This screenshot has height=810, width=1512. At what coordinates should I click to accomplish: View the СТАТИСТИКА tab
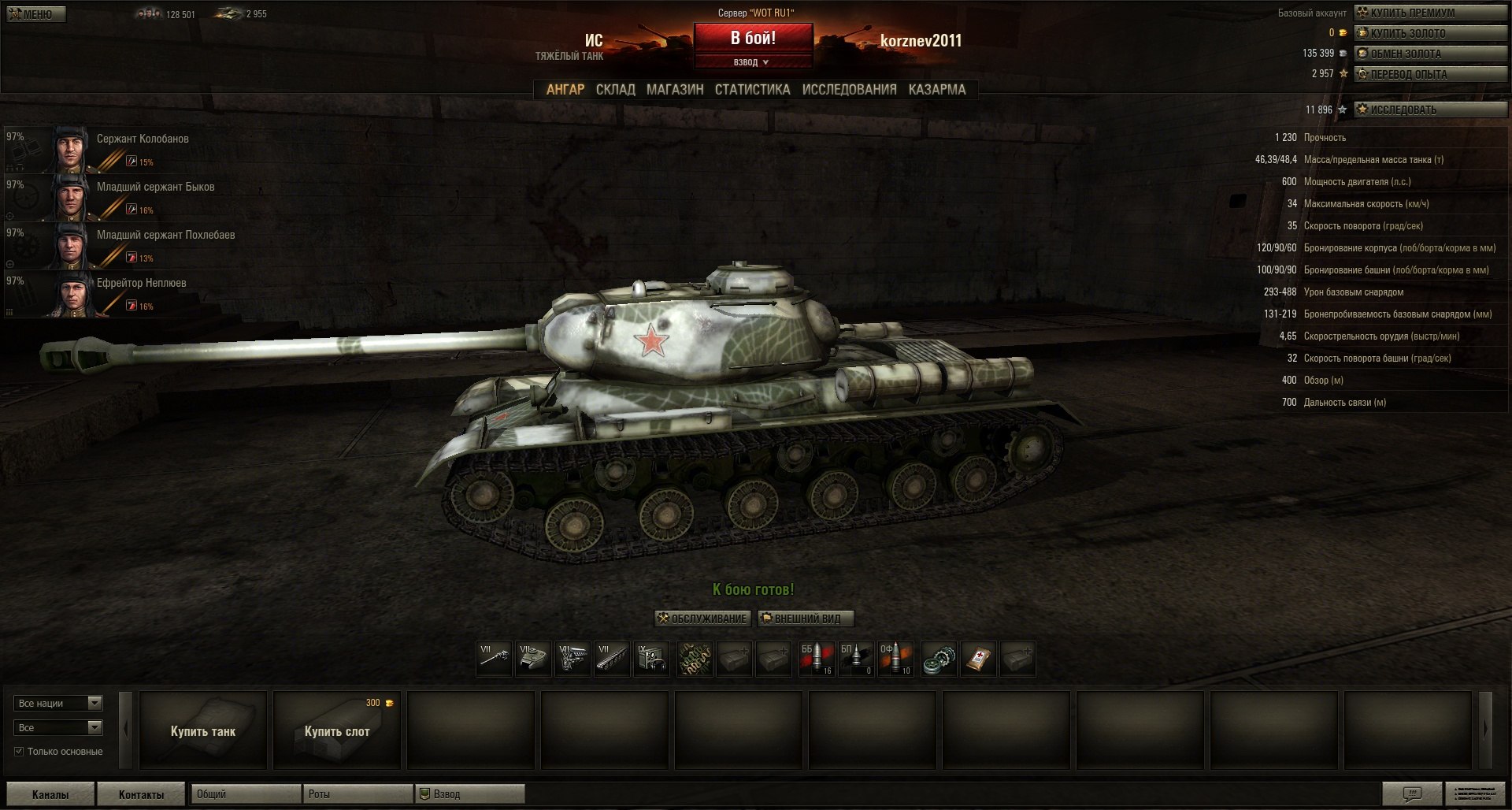coord(752,90)
